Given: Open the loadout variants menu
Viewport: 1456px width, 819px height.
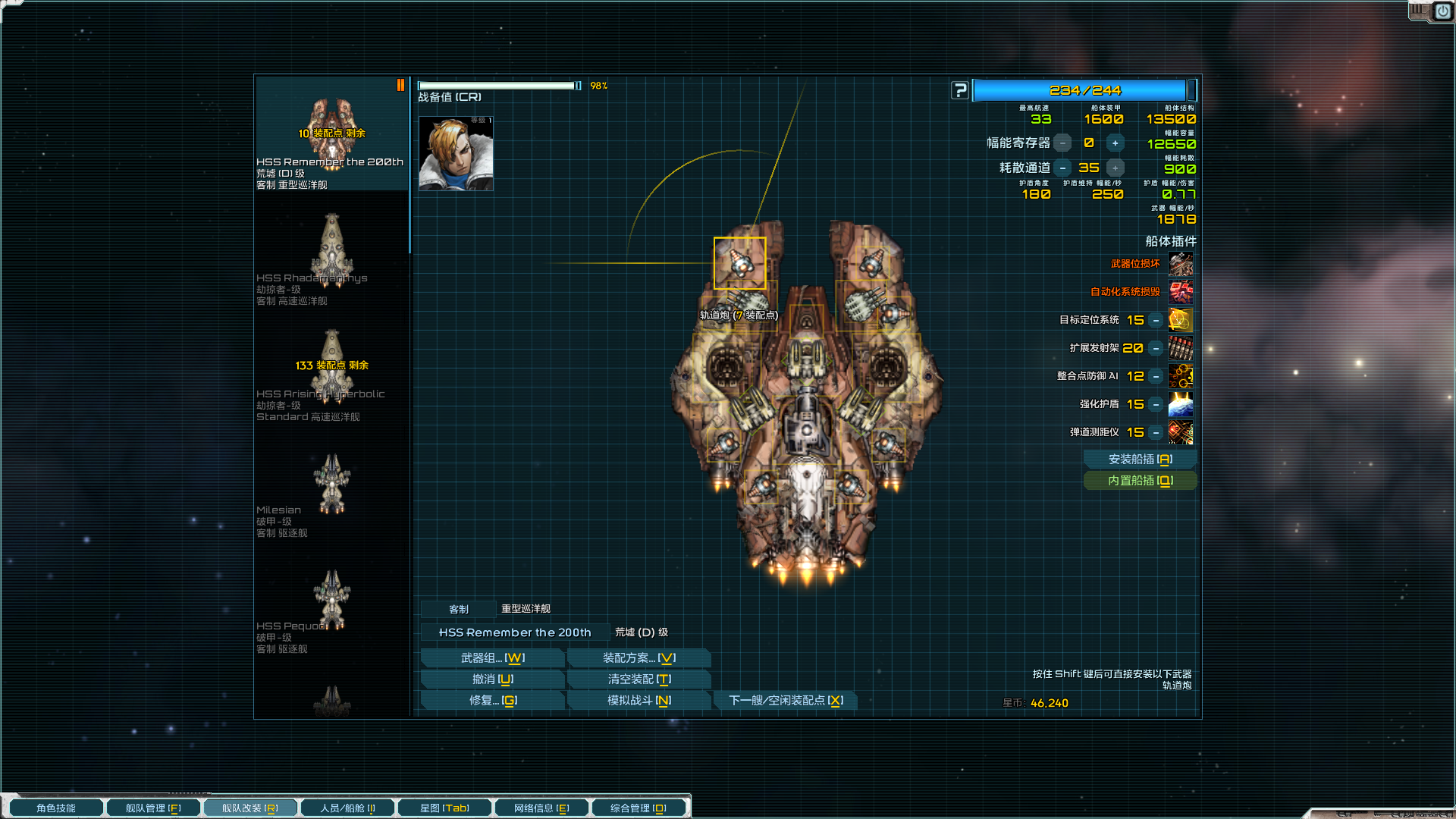Looking at the screenshot, I should pos(639,658).
